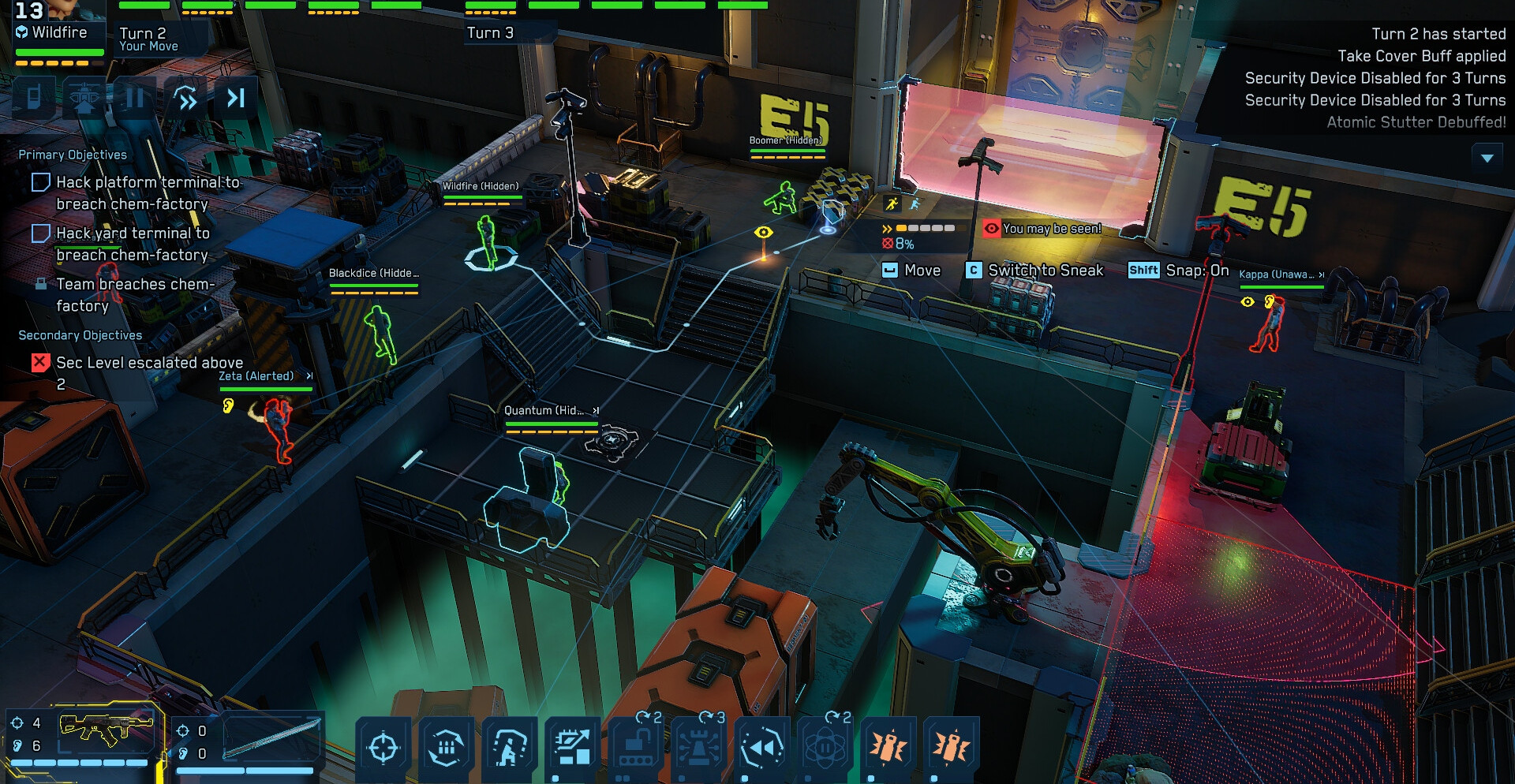Viewport: 1515px width, 784px height.
Task: Click the walkie-talkie radio button
Action: point(34,98)
